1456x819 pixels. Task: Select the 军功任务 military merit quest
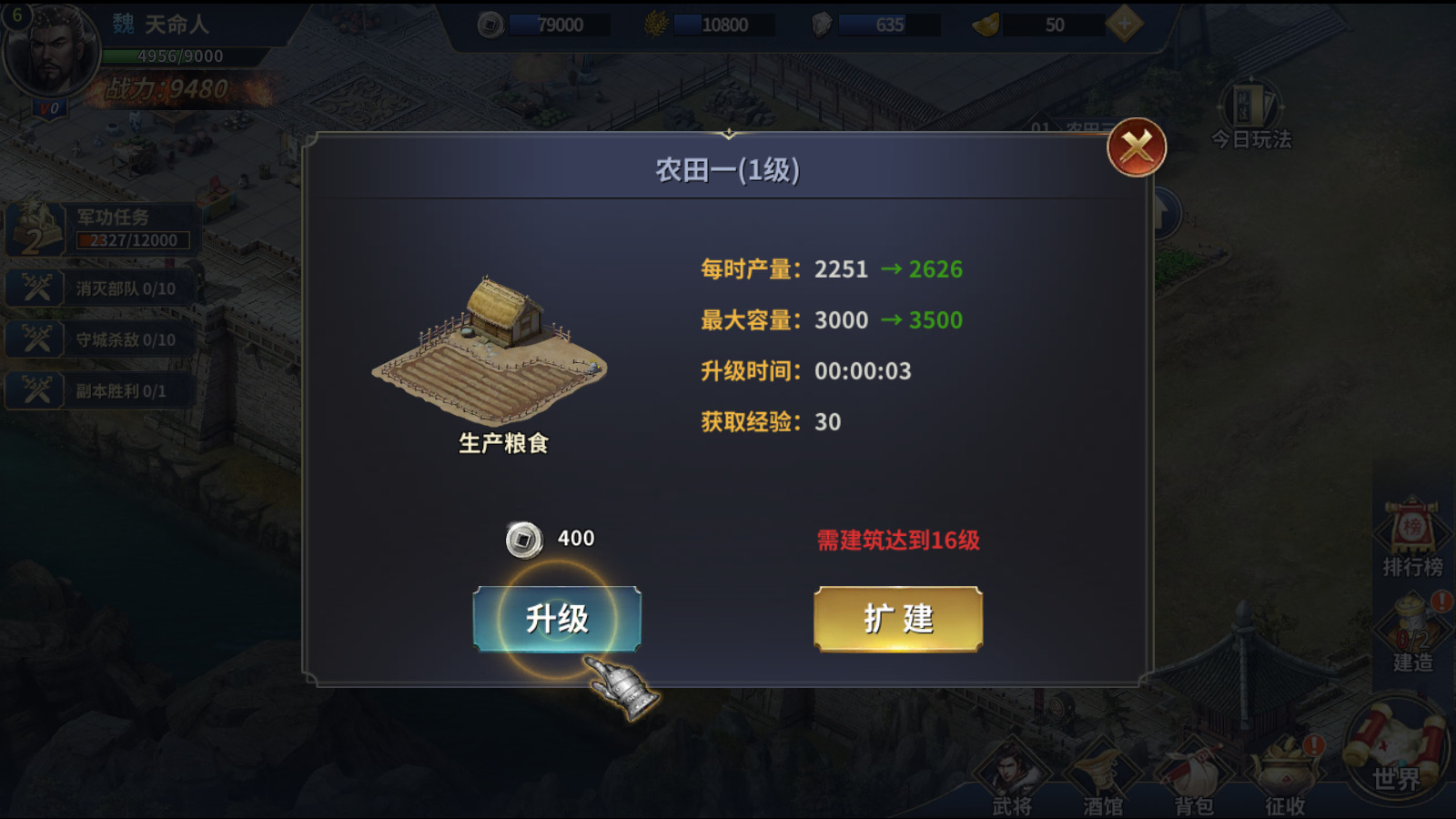(102, 228)
